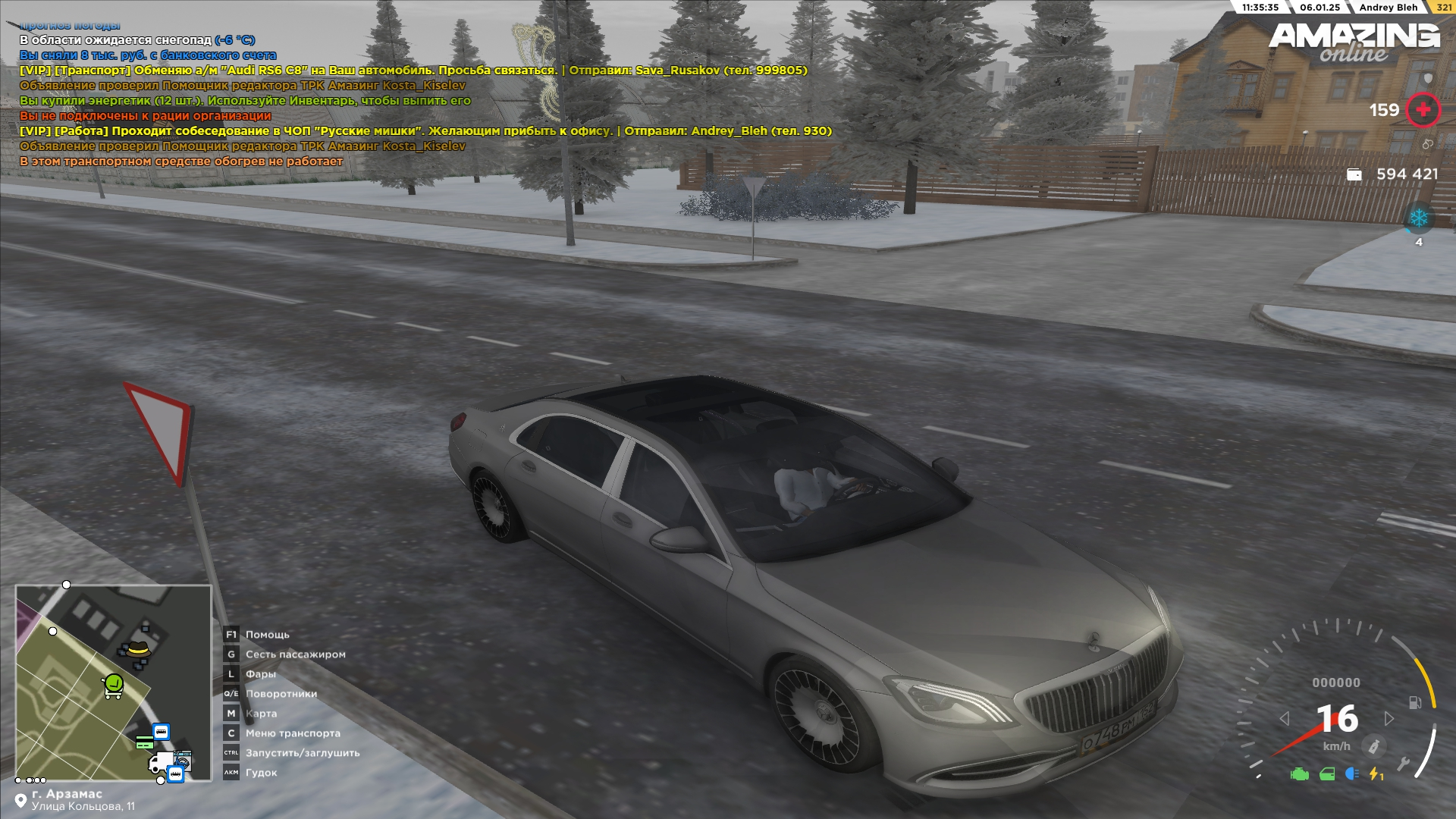Screen dimensions: 1456x819
Task: Toggle the blue headlight indicator icon
Action: tap(1351, 774)
